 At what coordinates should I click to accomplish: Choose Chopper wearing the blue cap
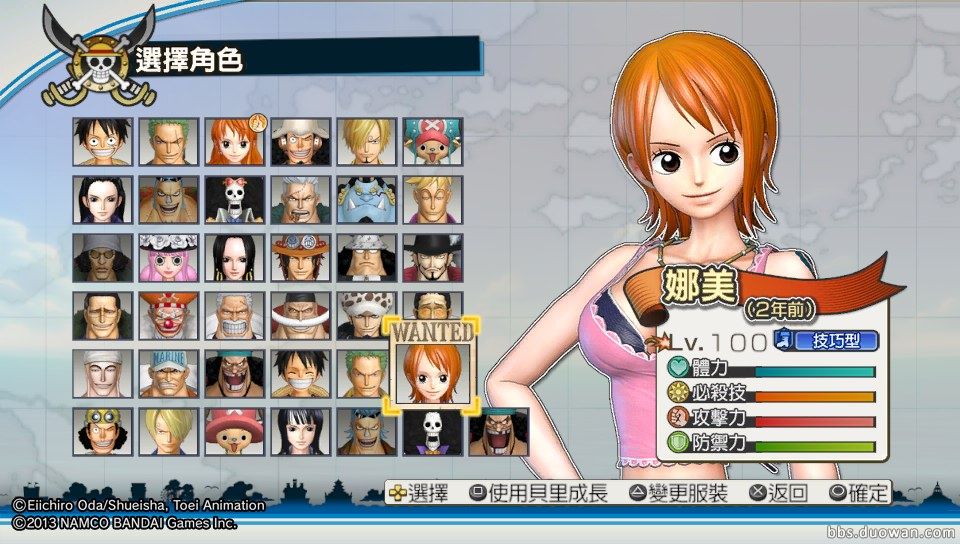point(431,142)
